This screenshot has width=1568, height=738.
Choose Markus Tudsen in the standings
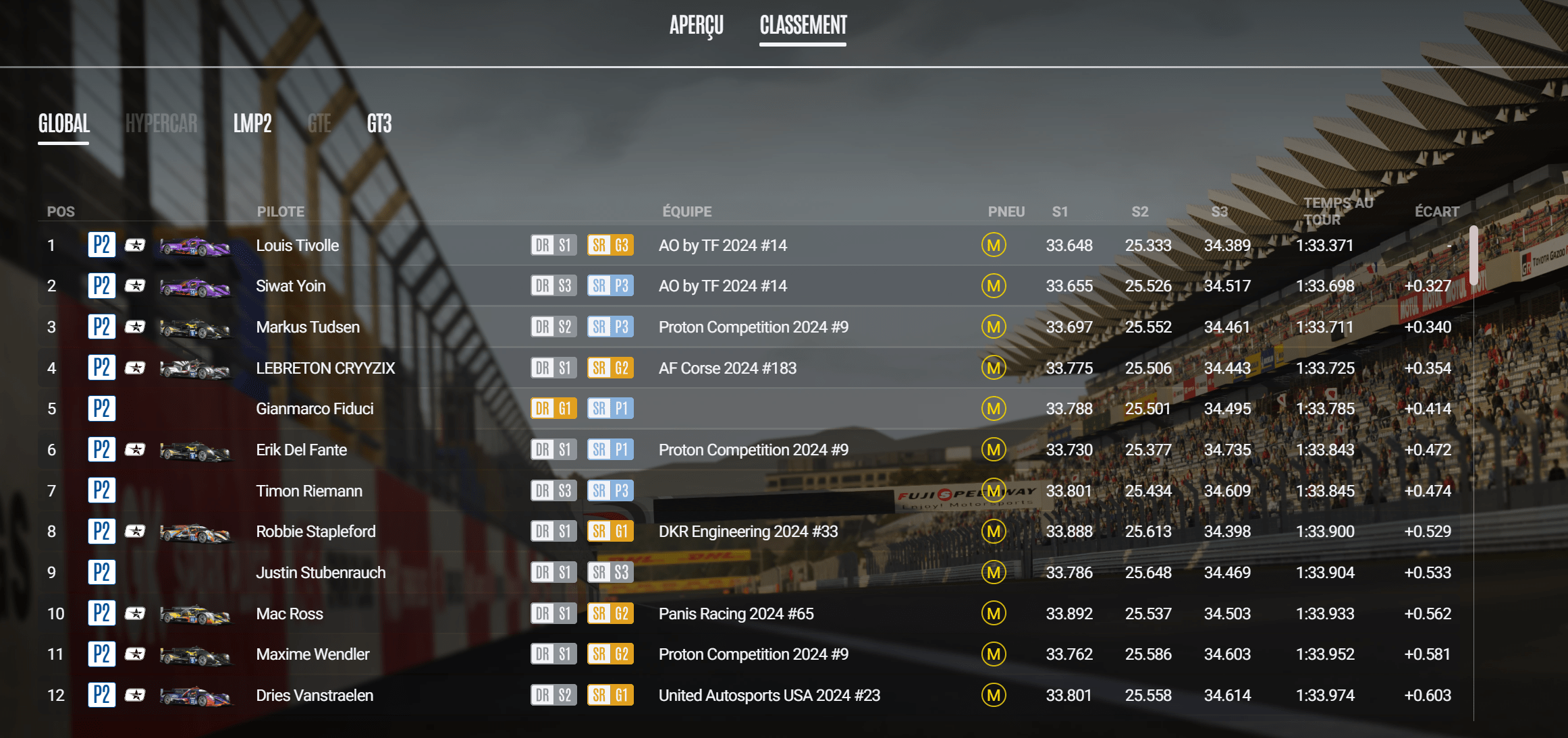tap(308, 327)
